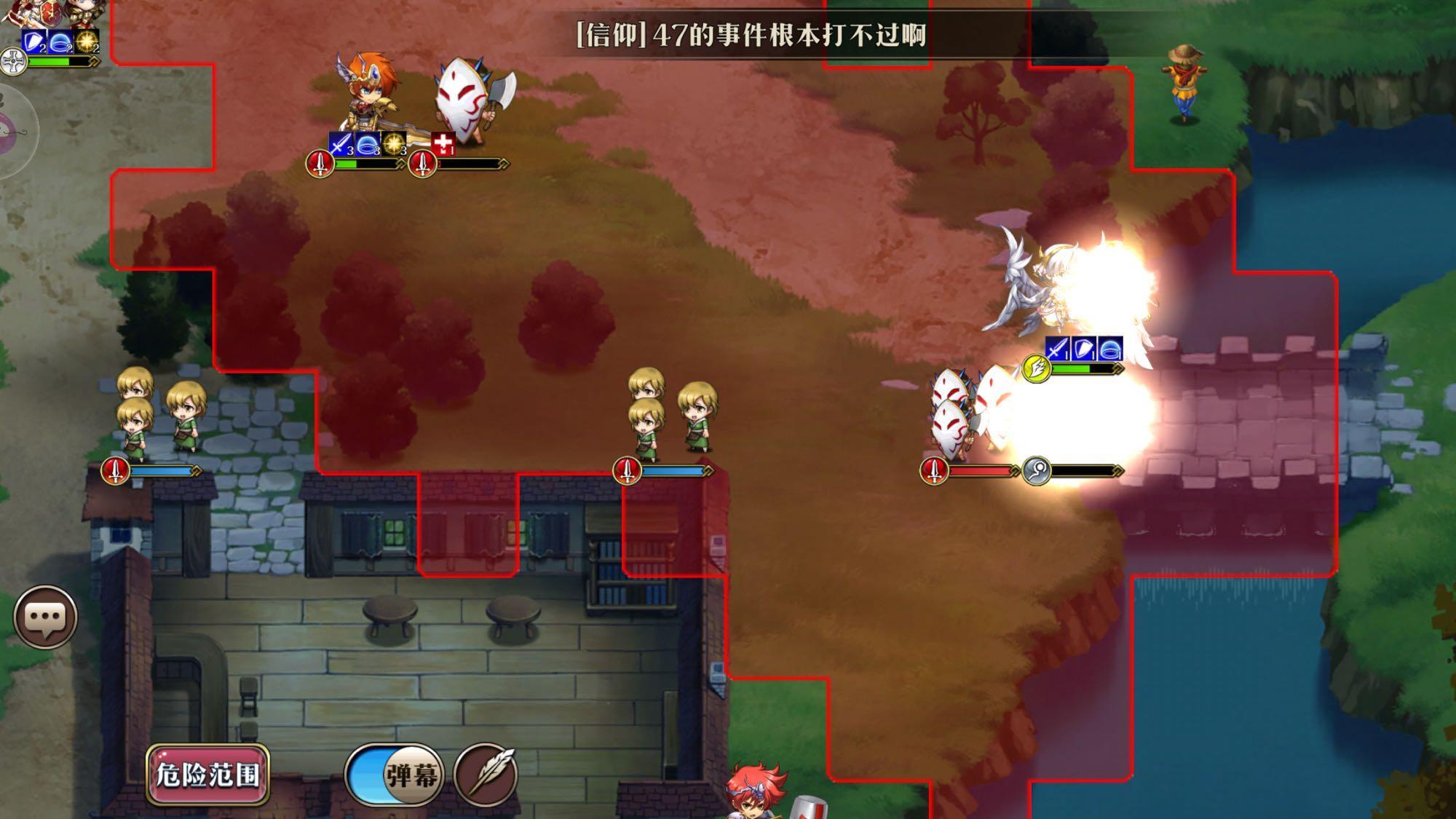
Task: Tap the sword buff icon showing 3 turns
Action: (341, 143)
